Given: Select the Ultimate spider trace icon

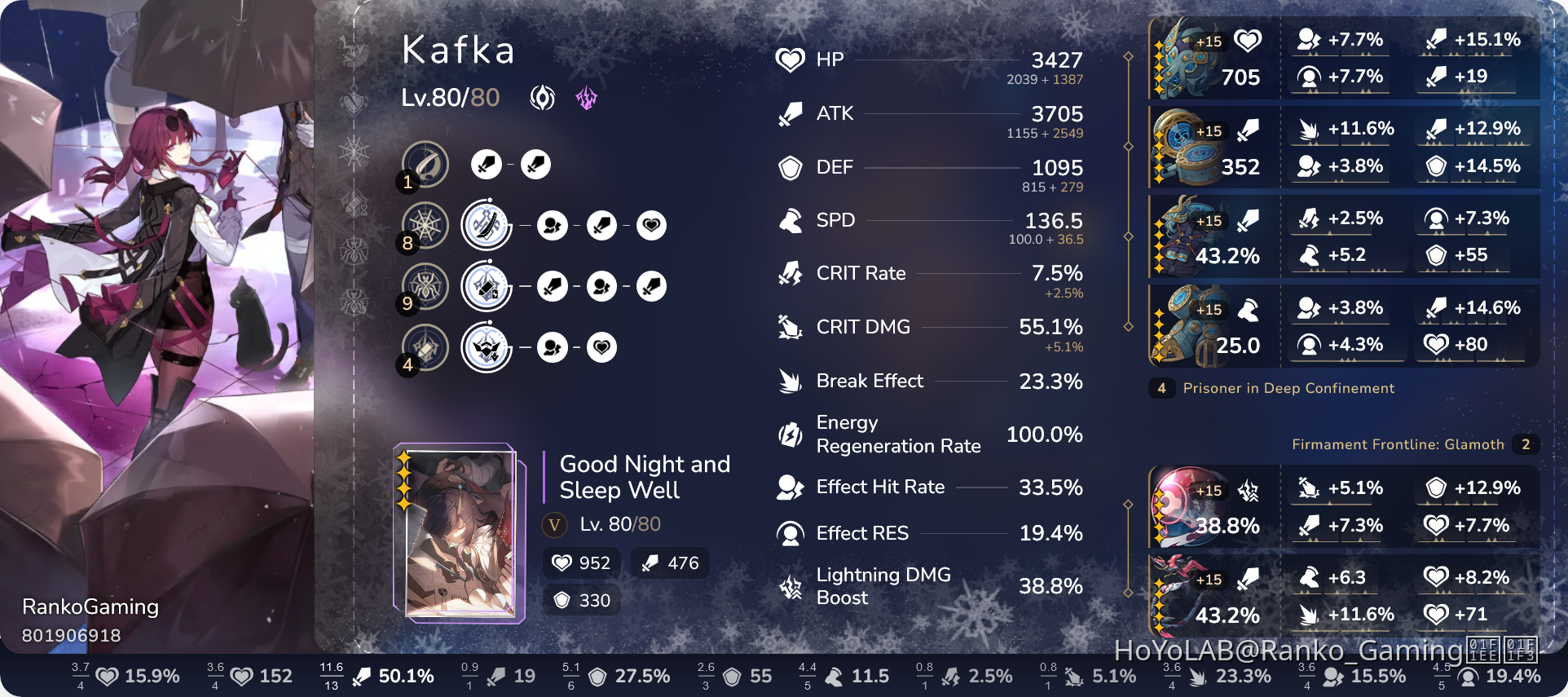Looking at the screenshot, I should (425, 286).
